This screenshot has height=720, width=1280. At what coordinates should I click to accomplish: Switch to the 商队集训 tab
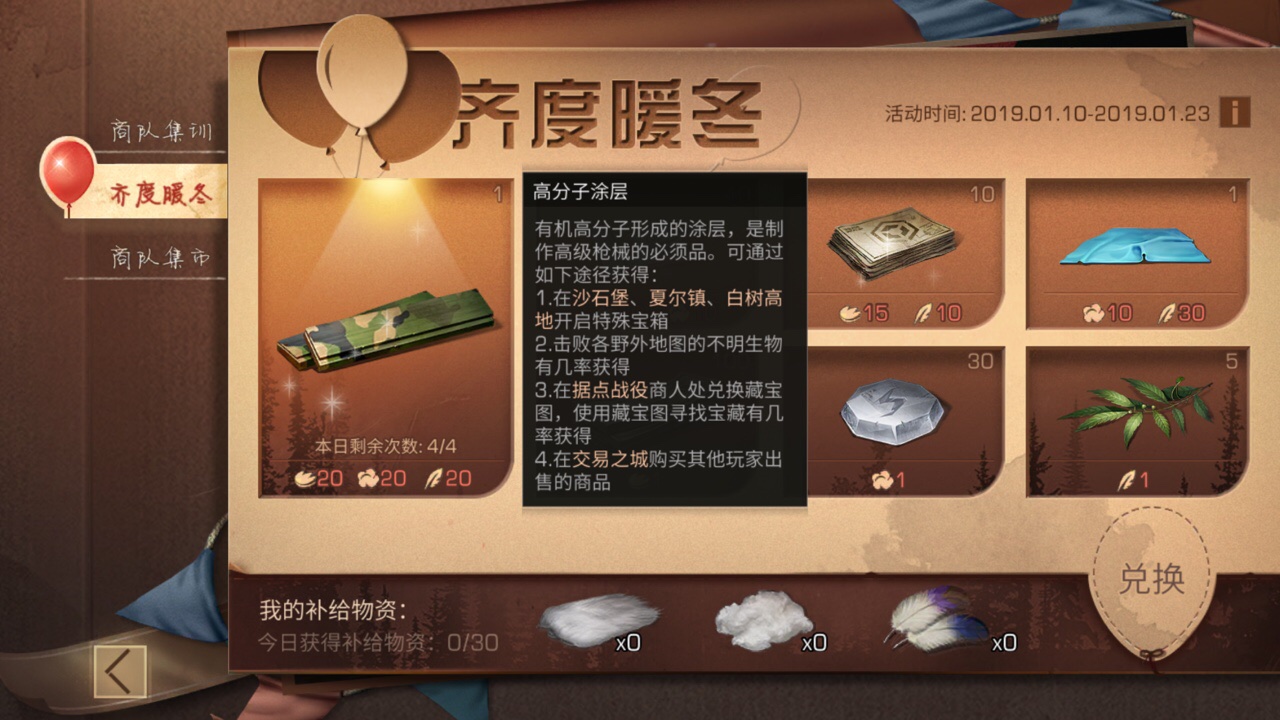click(160, 128)
